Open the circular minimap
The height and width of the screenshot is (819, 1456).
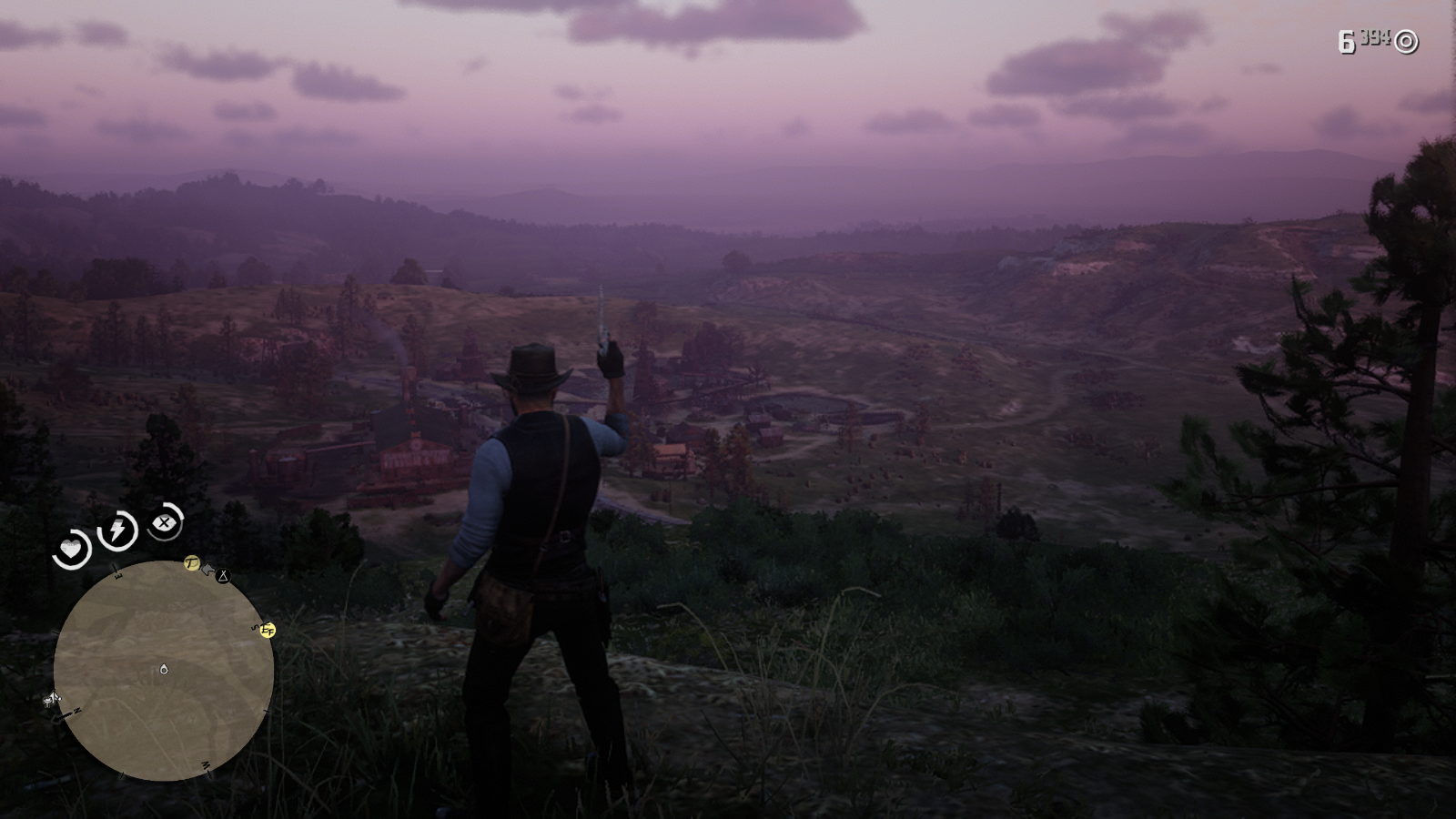(x=164, y=671)
